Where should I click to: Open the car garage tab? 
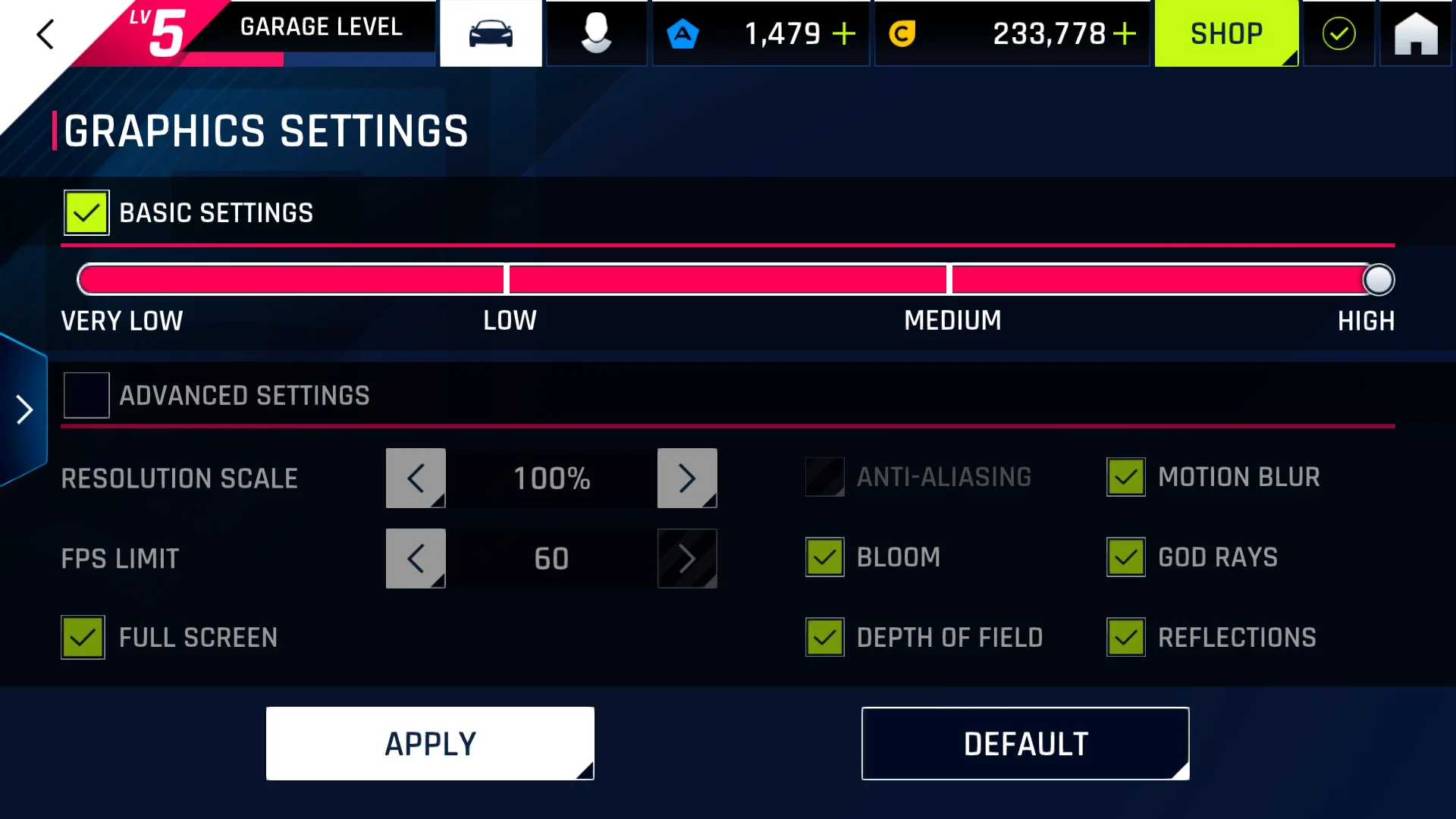[x=491, y=34]
